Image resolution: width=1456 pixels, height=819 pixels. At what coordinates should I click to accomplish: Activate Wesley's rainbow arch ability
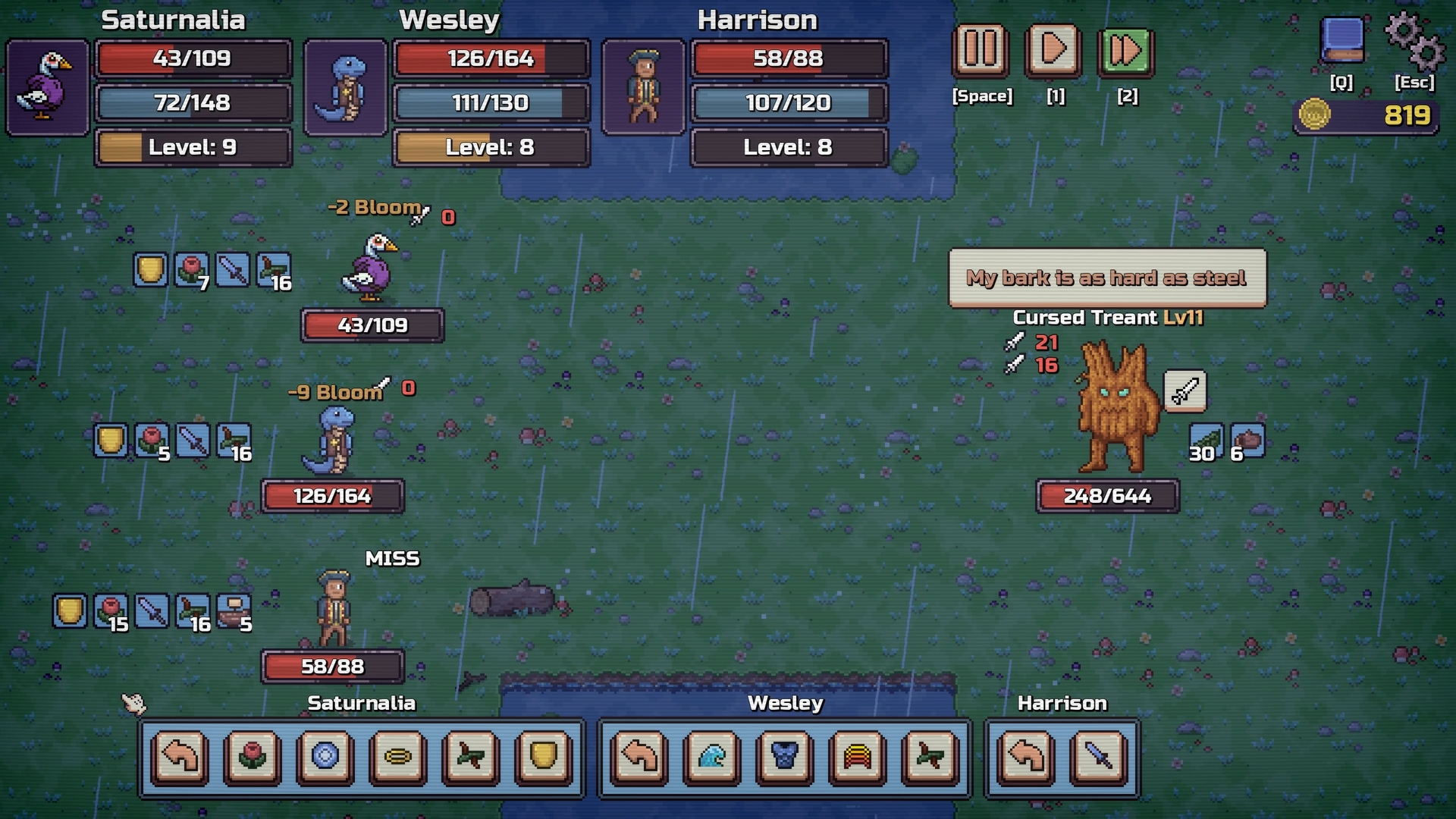[858, 756]
